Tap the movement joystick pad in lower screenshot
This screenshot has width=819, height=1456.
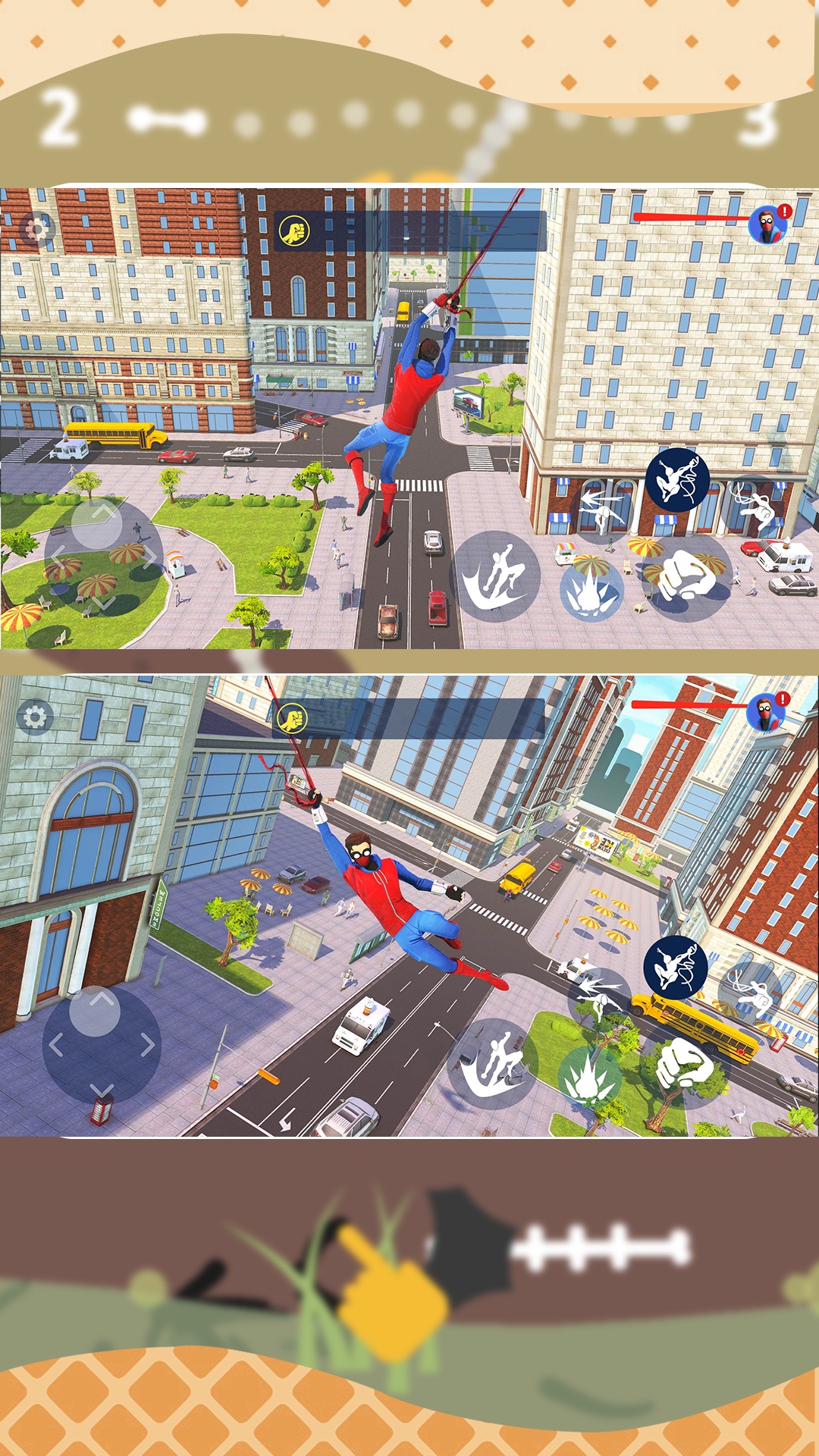102,1045
